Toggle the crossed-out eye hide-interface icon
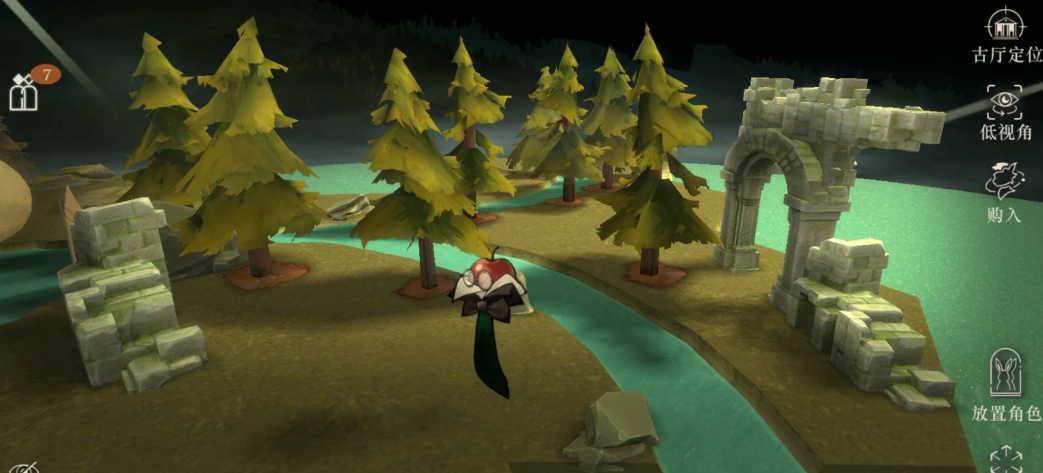1043x473 pixels. (x=24, y=467)
